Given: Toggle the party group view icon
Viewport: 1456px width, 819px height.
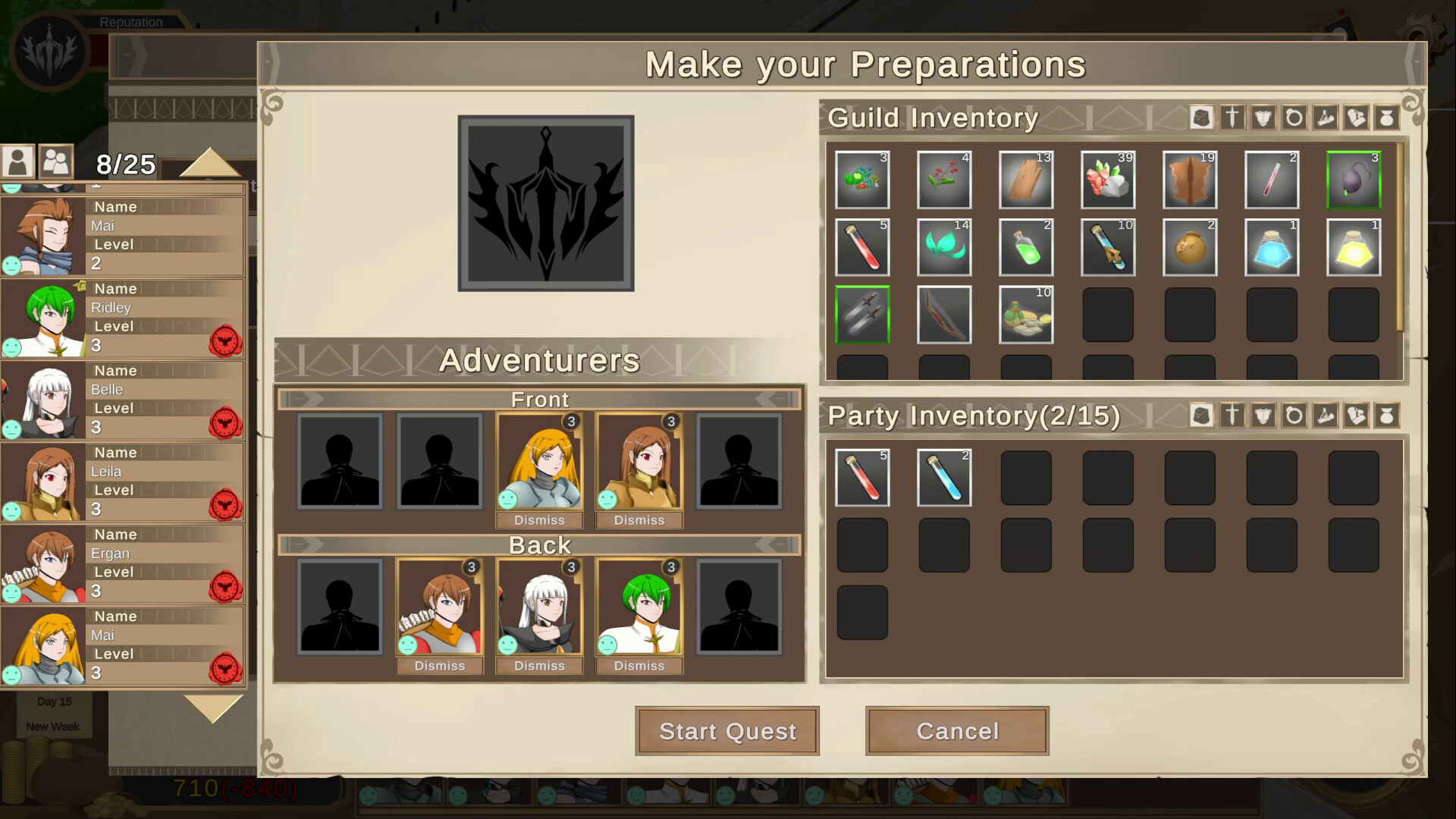Looking at the screenshot, I should tap(56, 162).
